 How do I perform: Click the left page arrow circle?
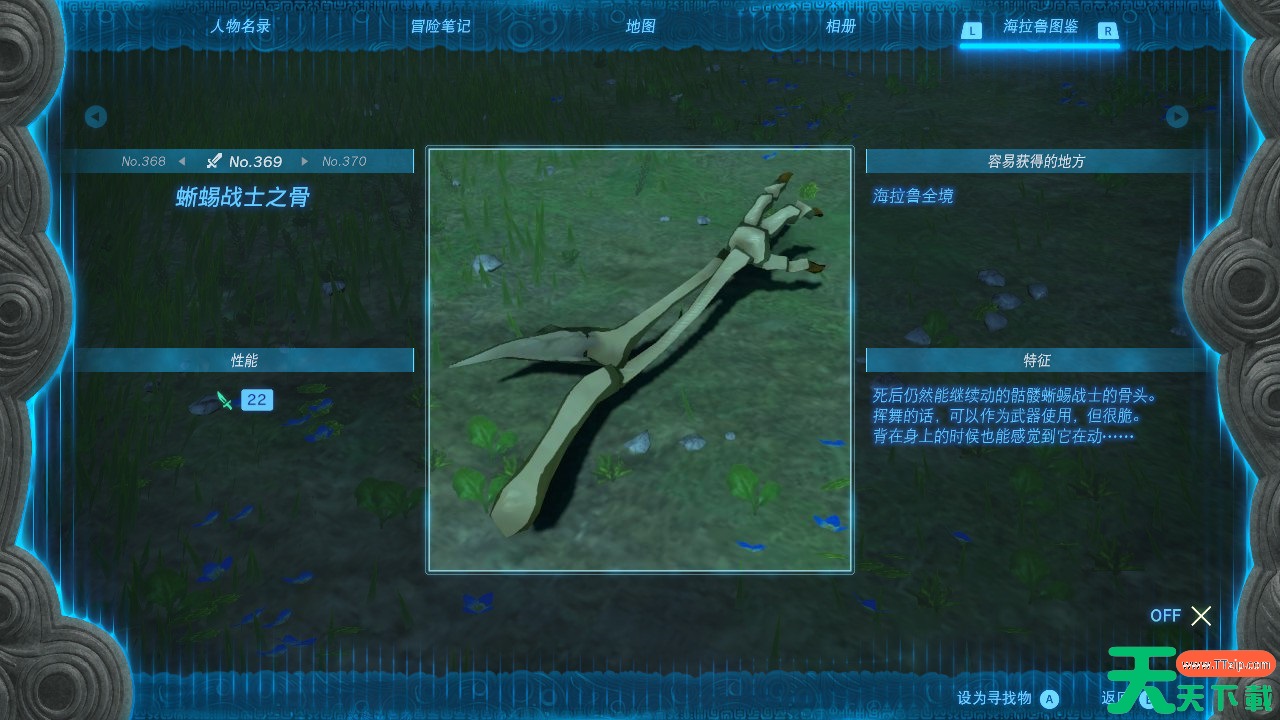95,117
